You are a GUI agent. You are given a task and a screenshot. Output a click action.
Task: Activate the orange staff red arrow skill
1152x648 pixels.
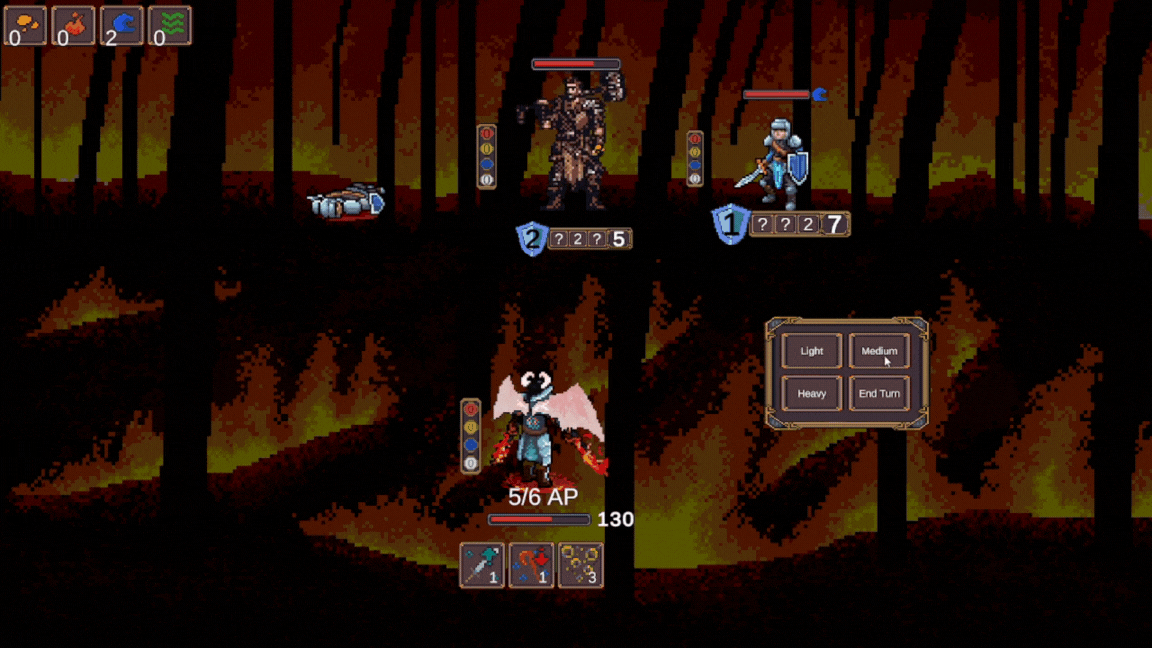[531, 565]
